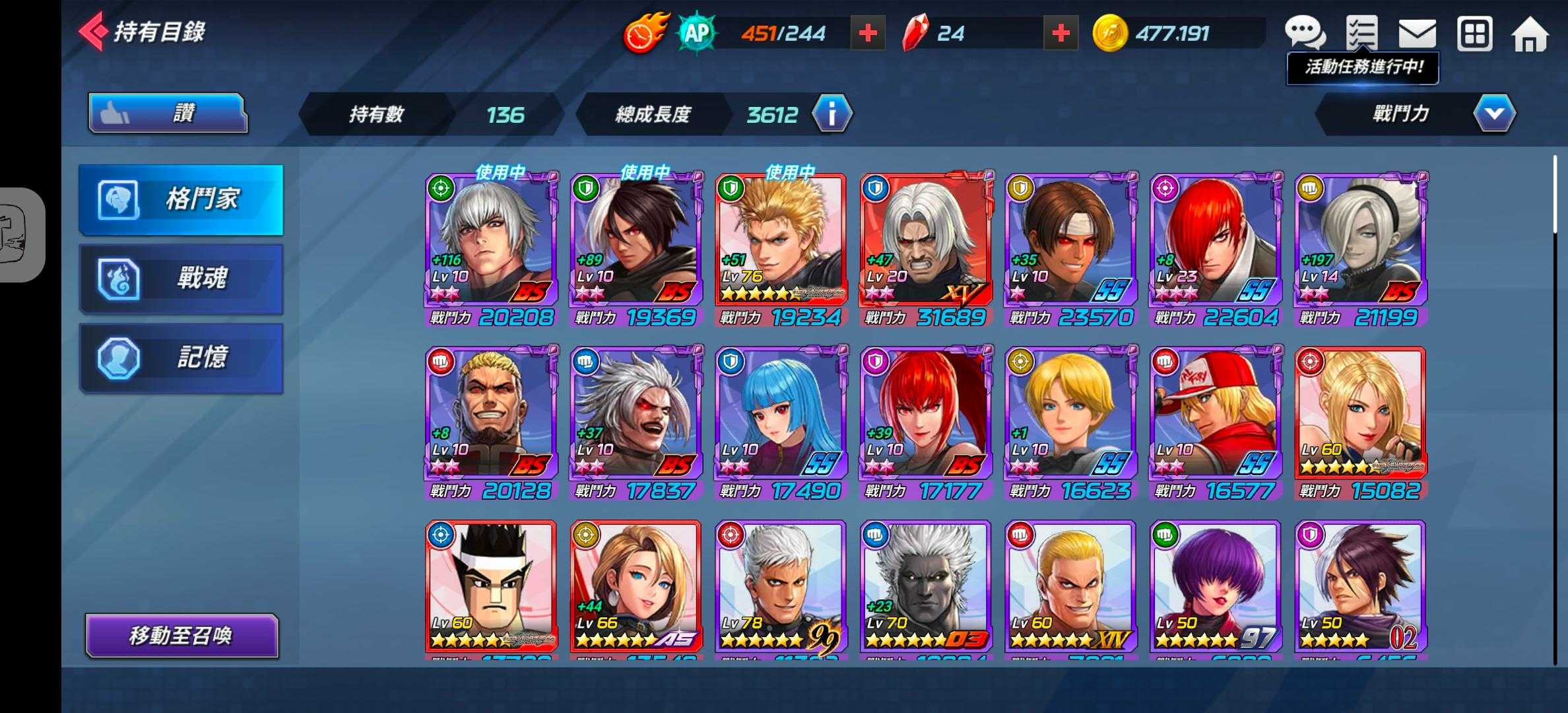Click the 讚 thumbs-up button
This screenshot has width=1568, height=713.
click(x=168, y=114)
